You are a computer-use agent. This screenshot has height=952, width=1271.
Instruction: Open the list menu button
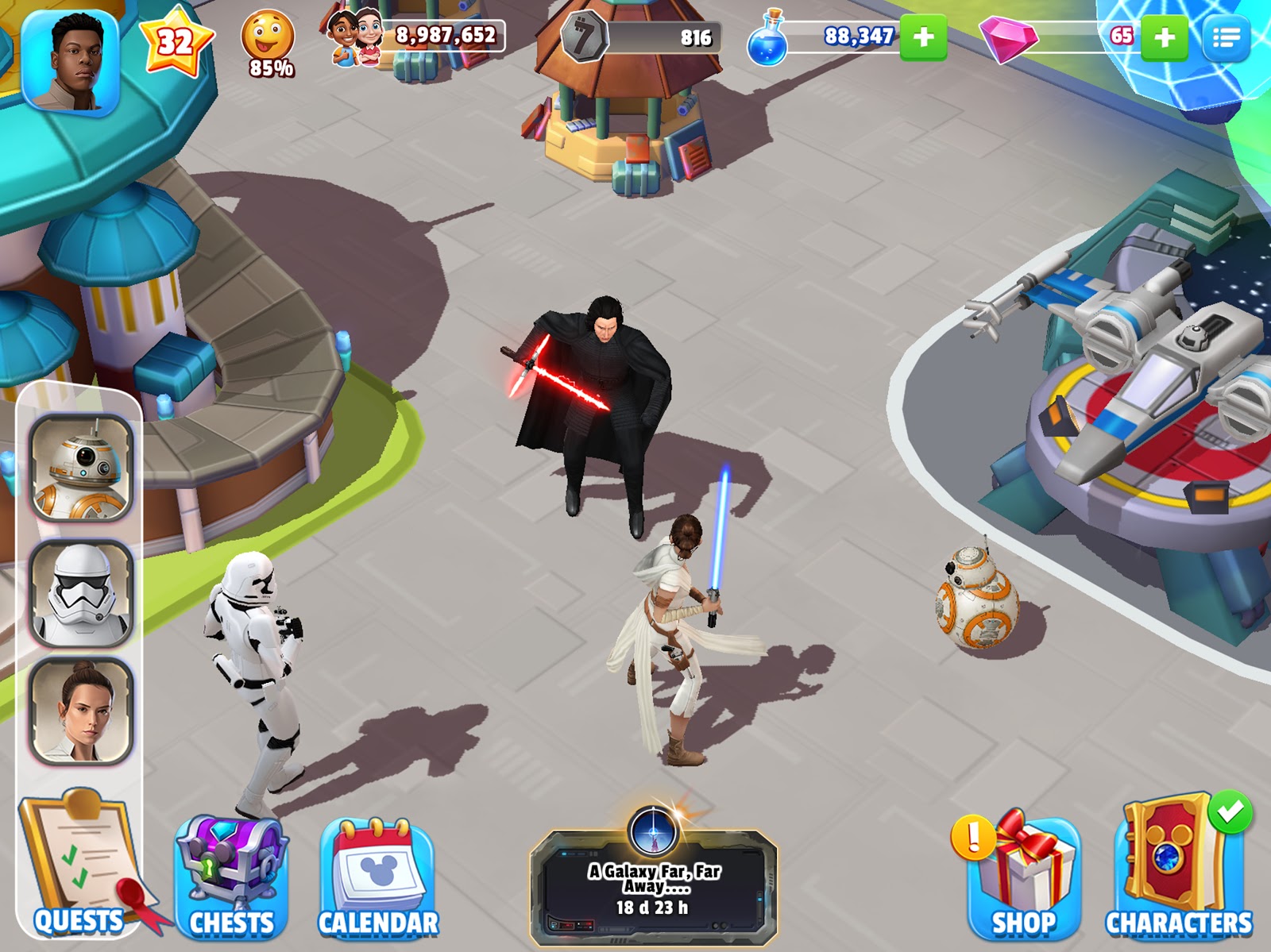tap(1227, 37)
